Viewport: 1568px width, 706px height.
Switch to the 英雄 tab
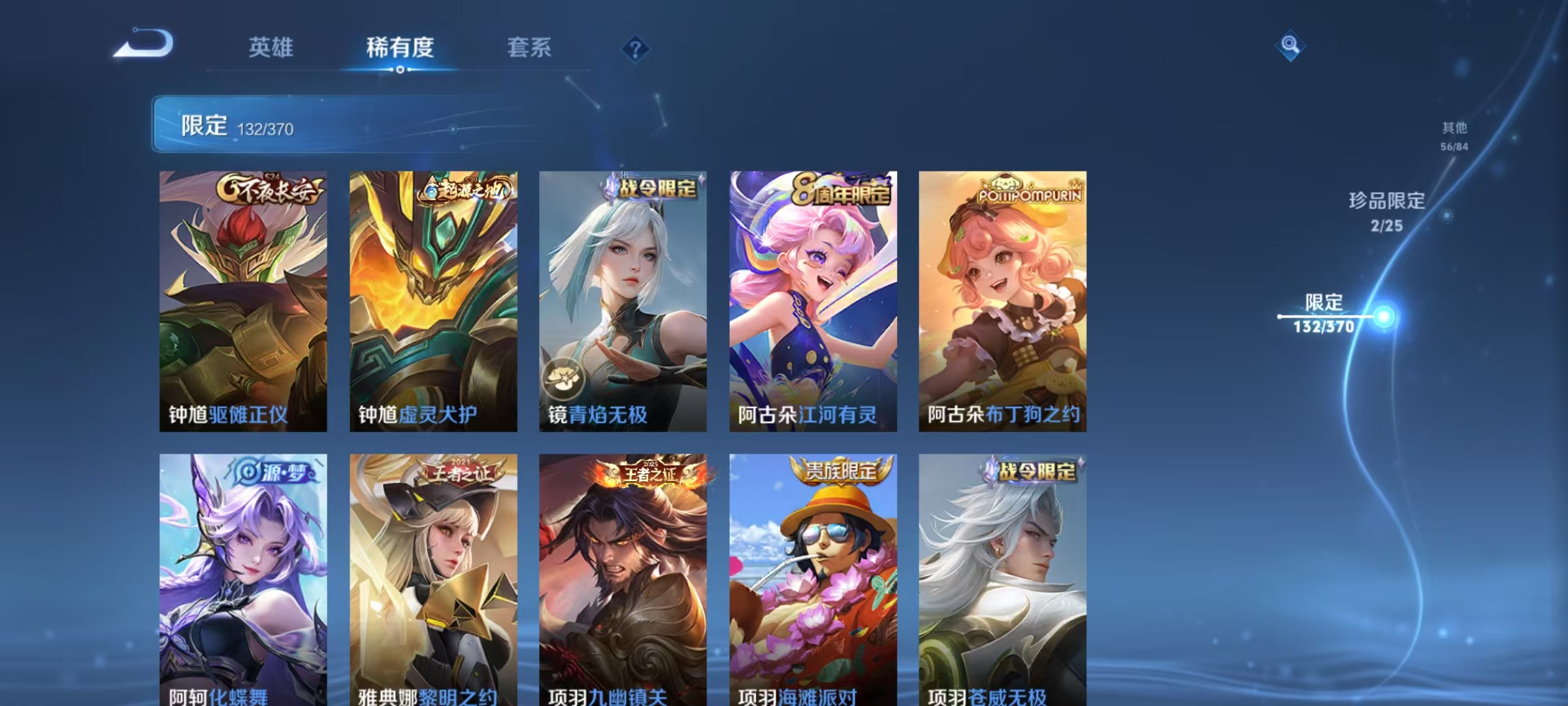point(271,47)
